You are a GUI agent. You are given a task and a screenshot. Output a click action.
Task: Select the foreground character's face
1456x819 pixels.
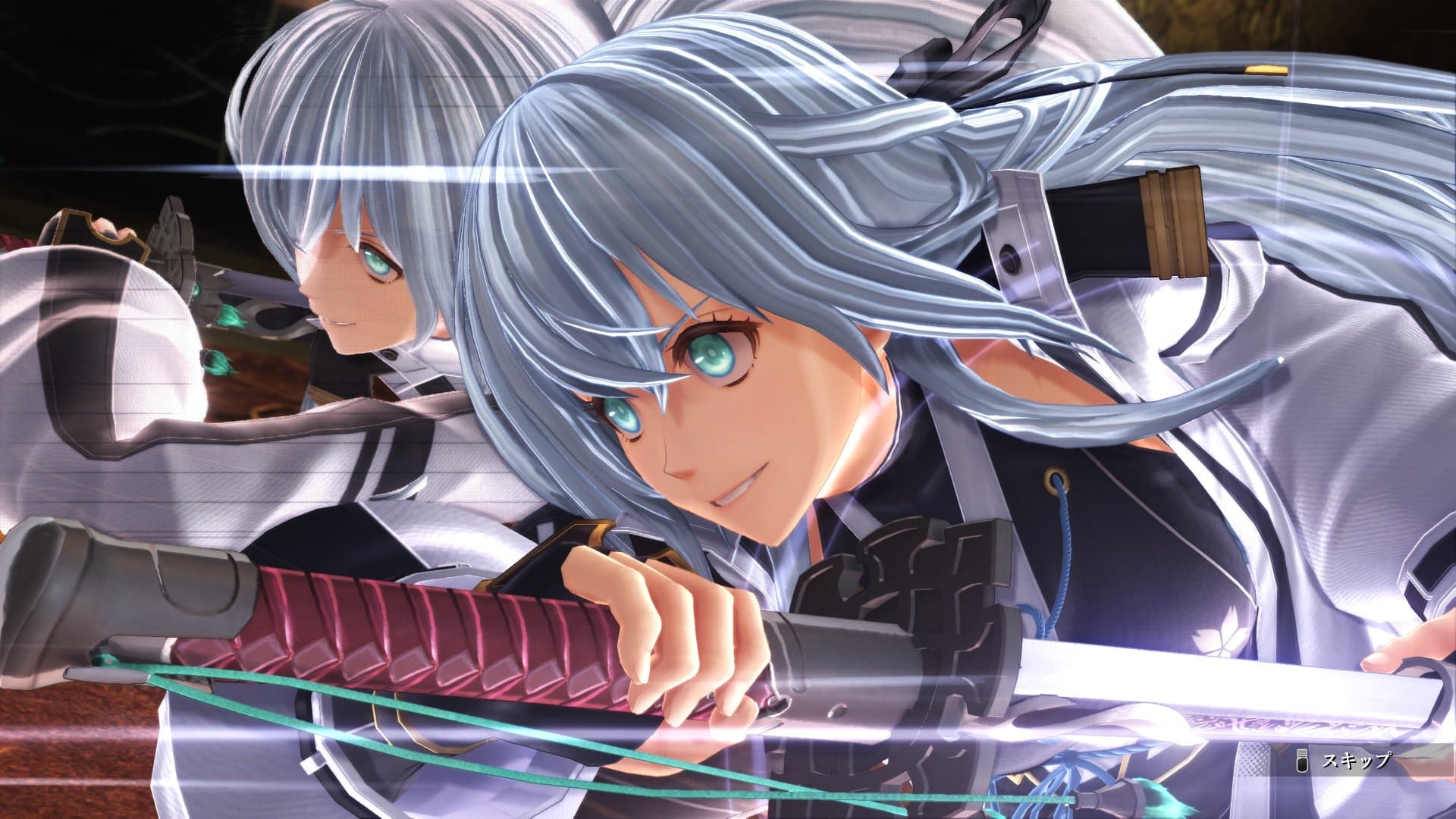coord(720,394)
